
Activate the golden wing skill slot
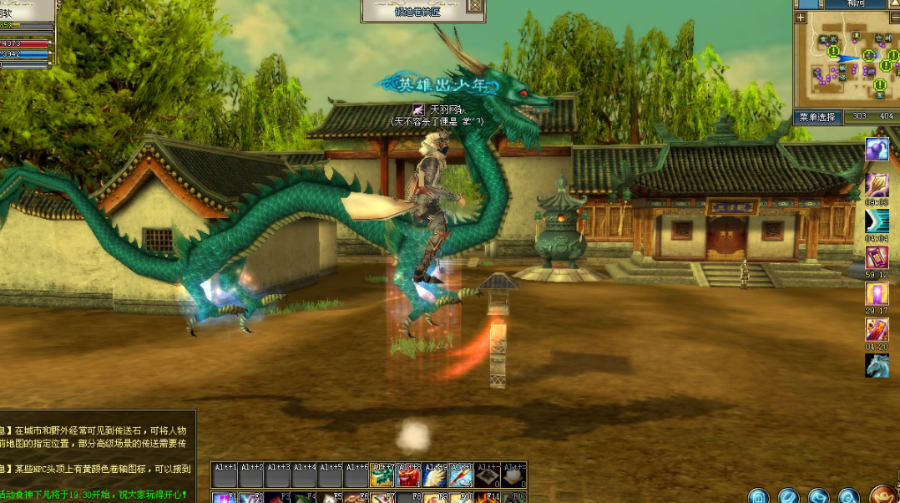pyautogui.click(x=434, y=476)
